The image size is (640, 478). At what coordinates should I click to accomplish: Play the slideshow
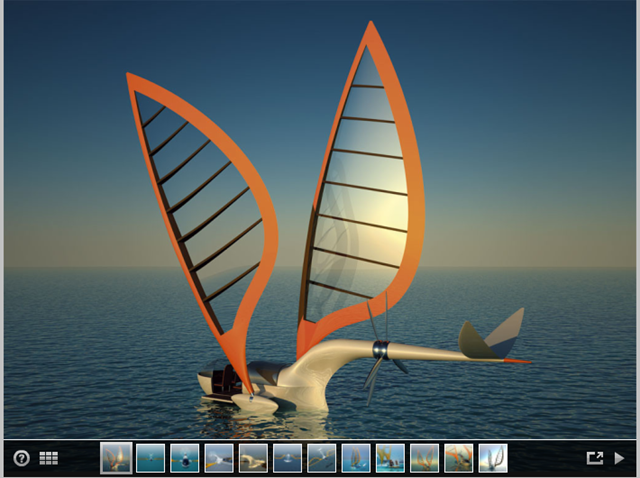click(x=620, y=458)
